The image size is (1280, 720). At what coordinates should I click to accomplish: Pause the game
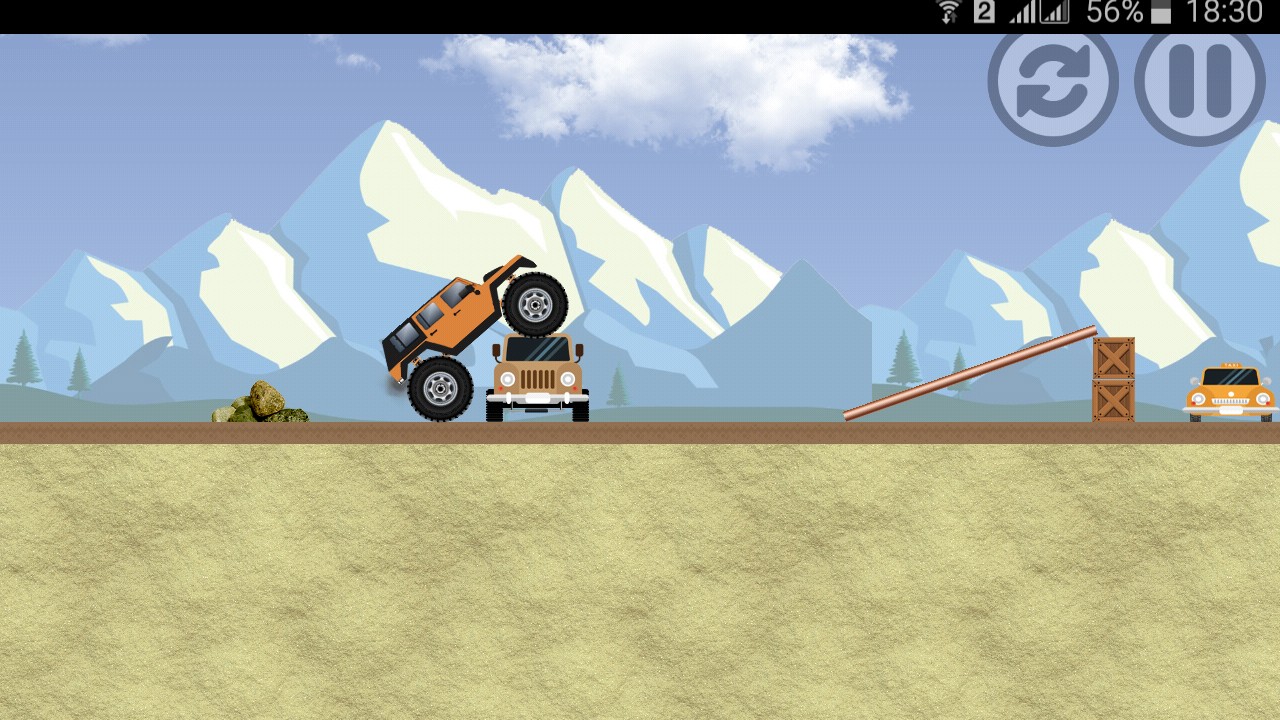pos(1199,83)
